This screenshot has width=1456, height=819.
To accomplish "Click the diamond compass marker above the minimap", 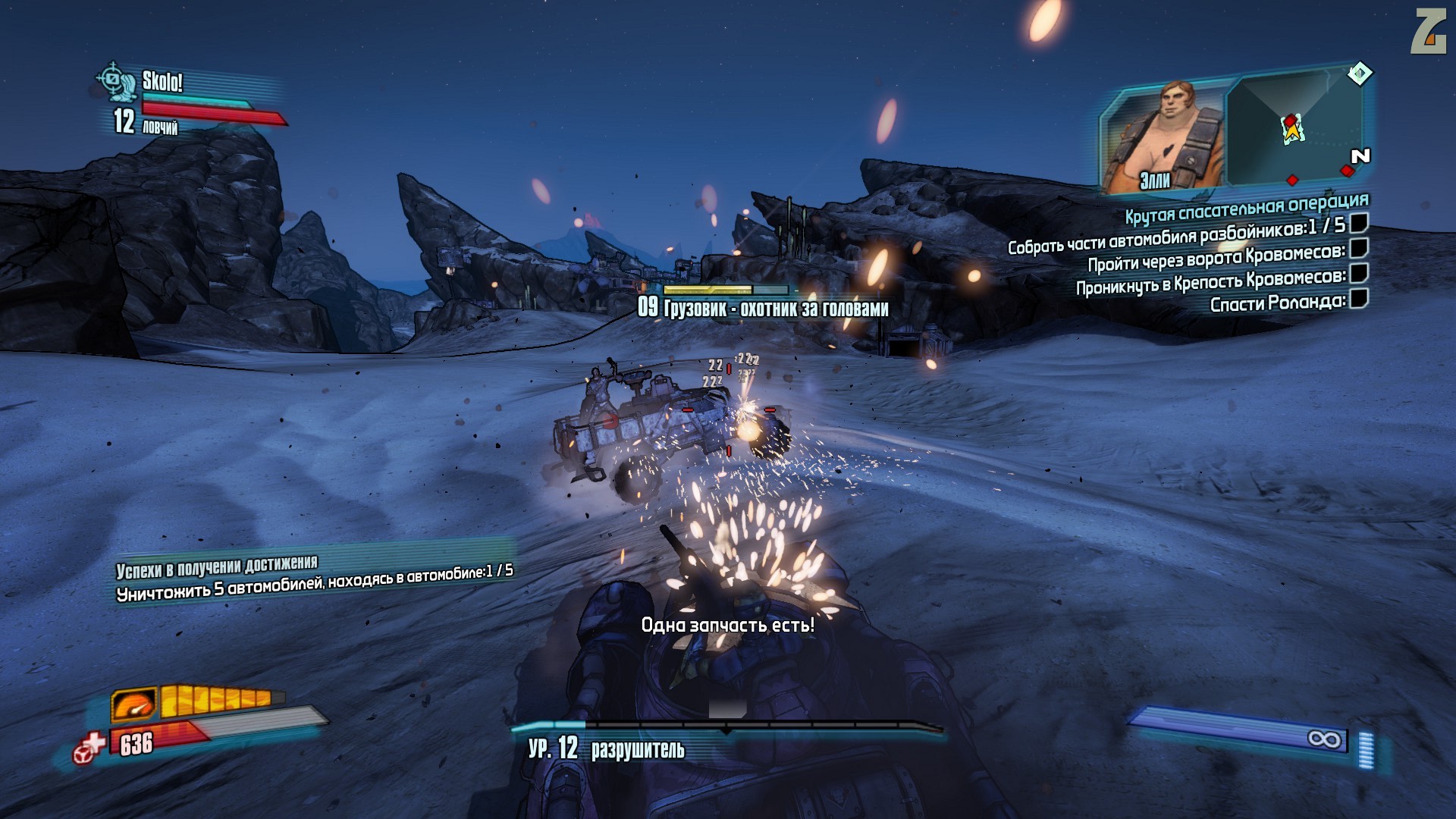I will point(1360,74).
